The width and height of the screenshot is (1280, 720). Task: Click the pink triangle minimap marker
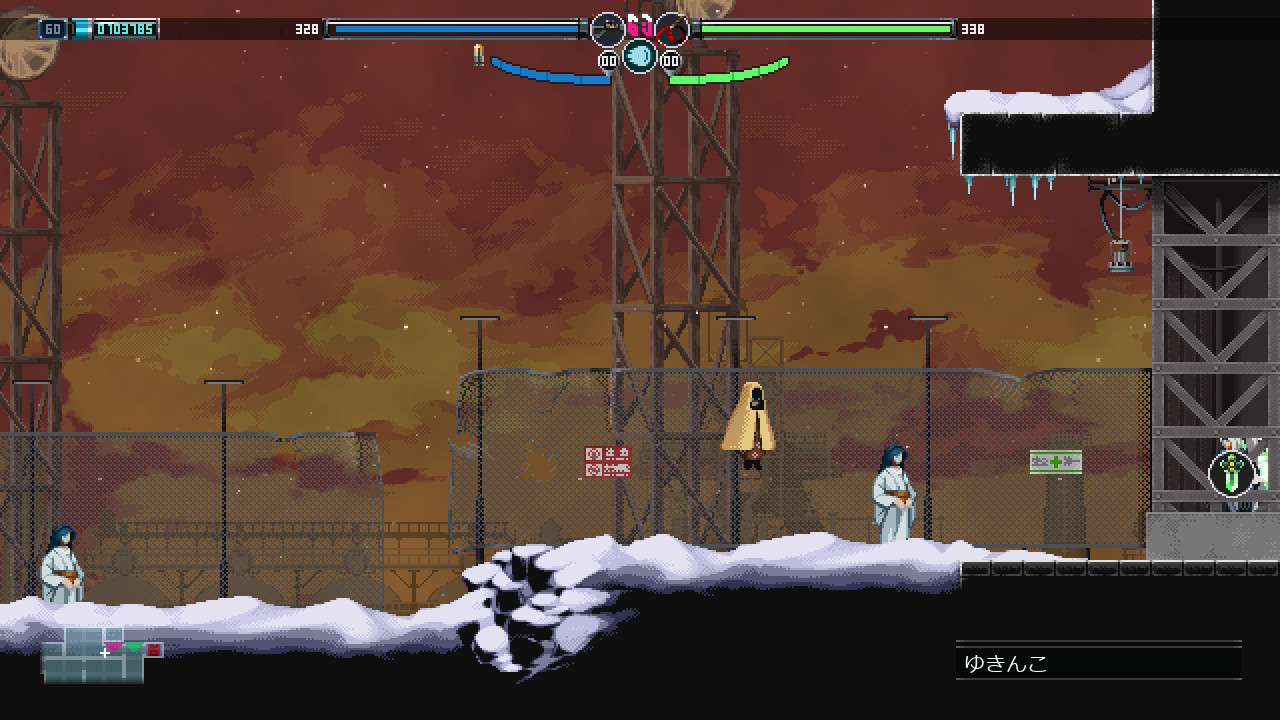coord(114,647)
